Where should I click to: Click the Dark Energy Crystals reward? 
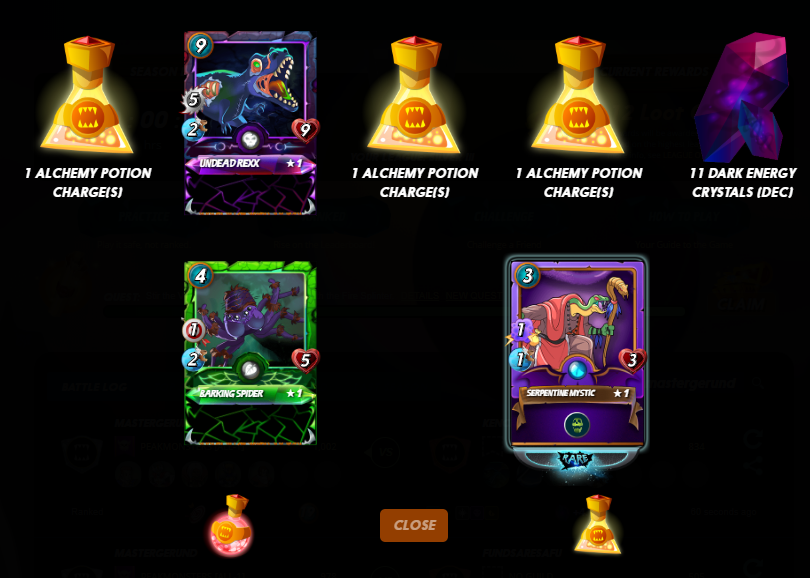coord(742,100)
